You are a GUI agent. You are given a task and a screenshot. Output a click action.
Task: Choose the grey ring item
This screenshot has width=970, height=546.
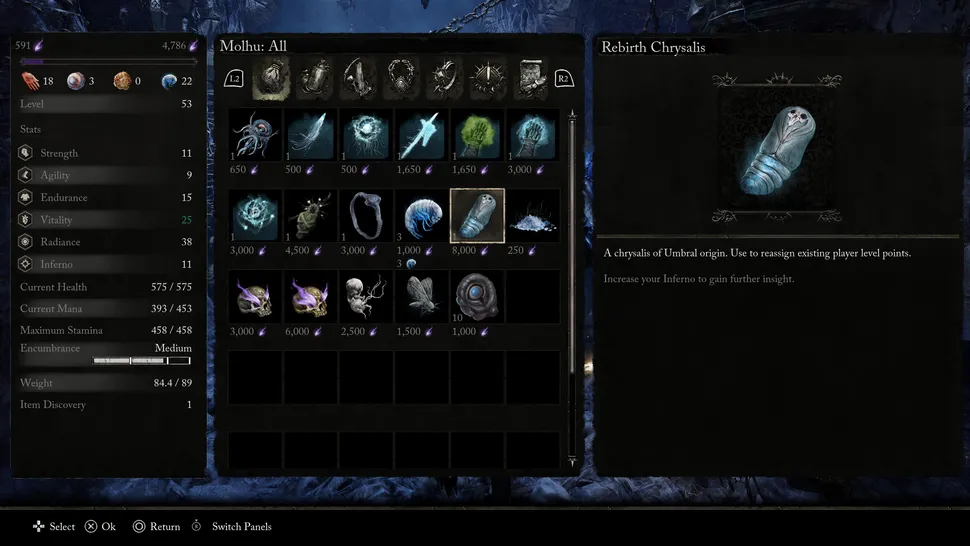(x=366, y=215)
